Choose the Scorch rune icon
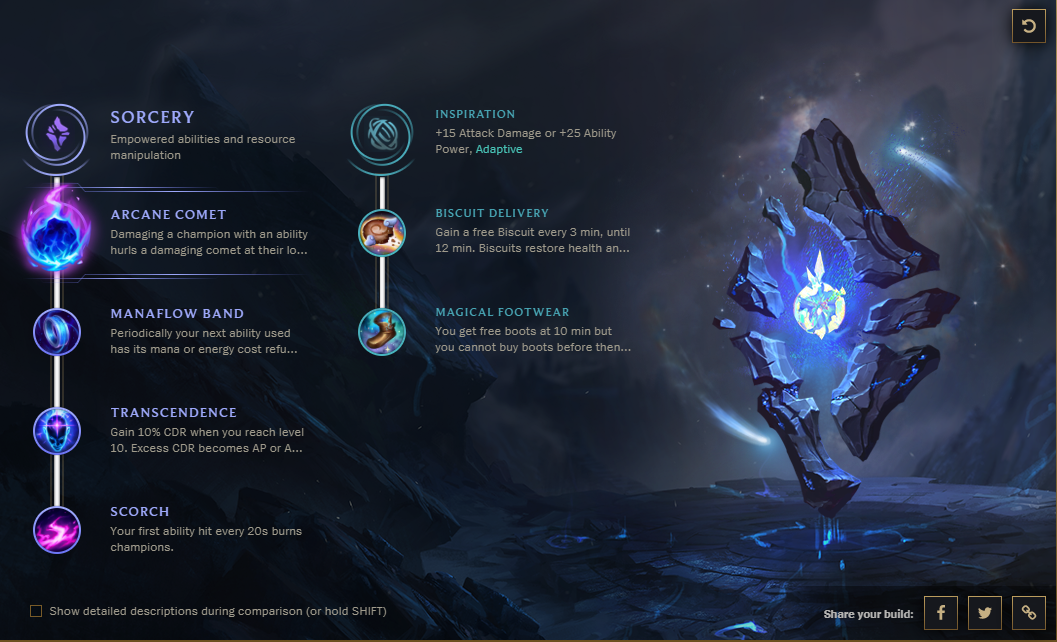Viewport: 1057px width, 642px height. pyautogui.click(x=57, y=529)
